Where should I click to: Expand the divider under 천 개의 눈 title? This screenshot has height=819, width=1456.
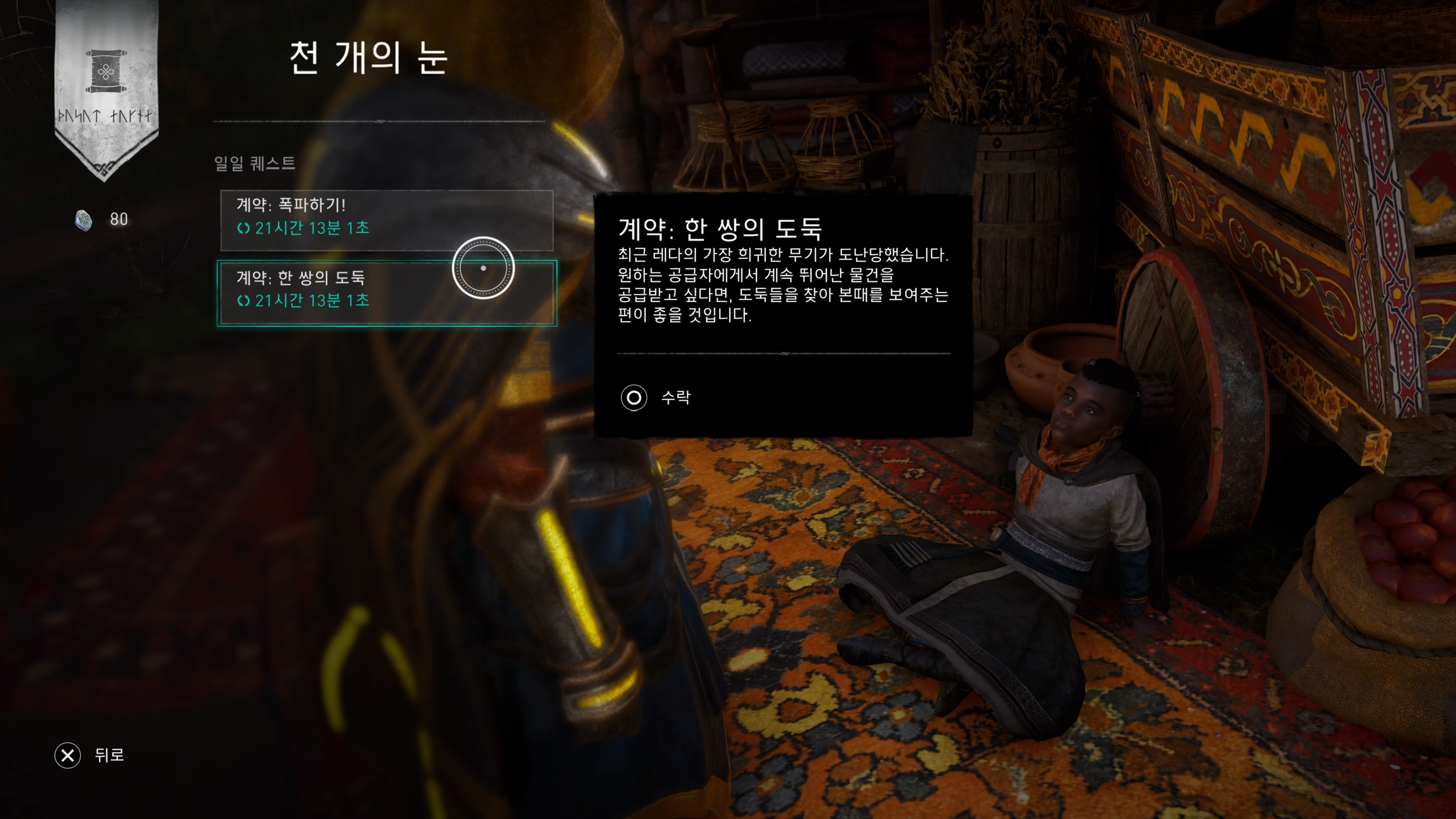[379, 122]
